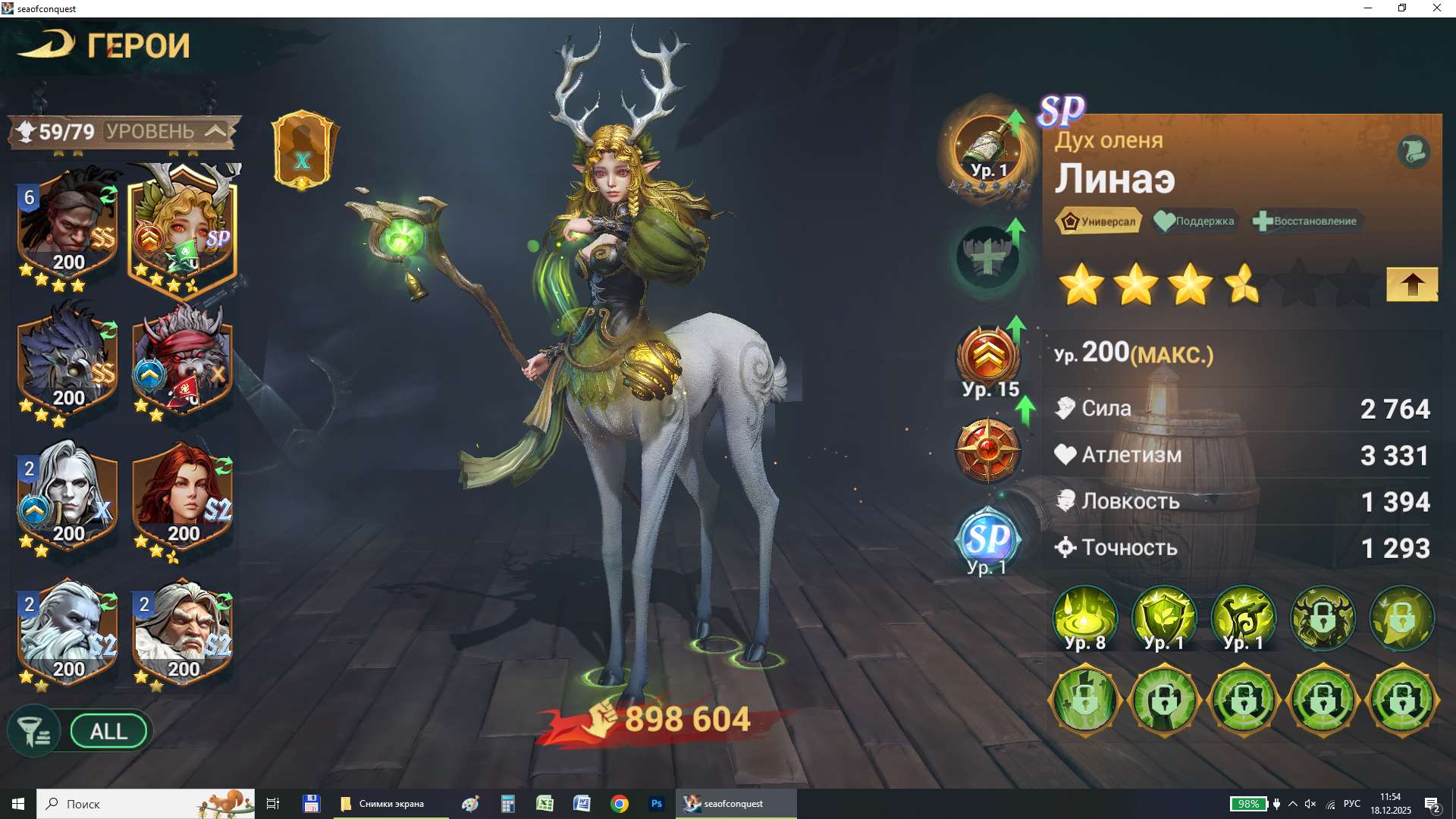
Task: Open the hero lore scroll icon
Action: [x=1413, y=151]
